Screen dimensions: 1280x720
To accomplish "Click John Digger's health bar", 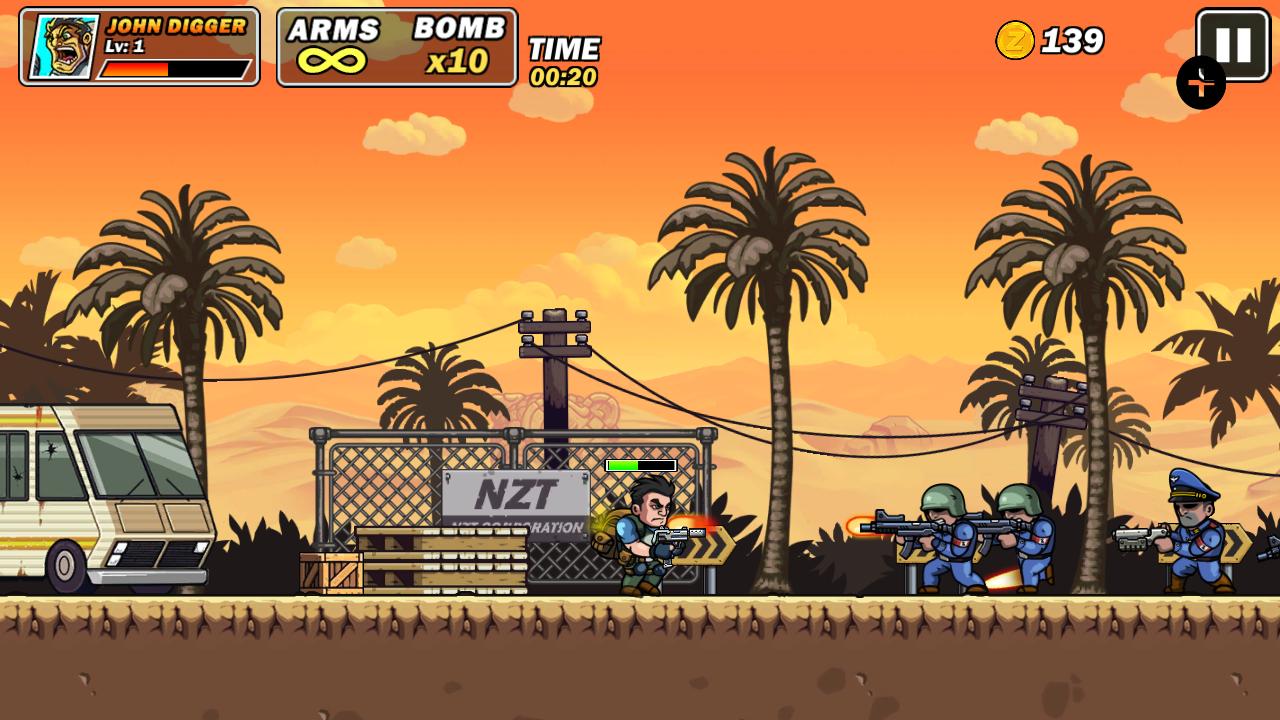I will 172,70.
